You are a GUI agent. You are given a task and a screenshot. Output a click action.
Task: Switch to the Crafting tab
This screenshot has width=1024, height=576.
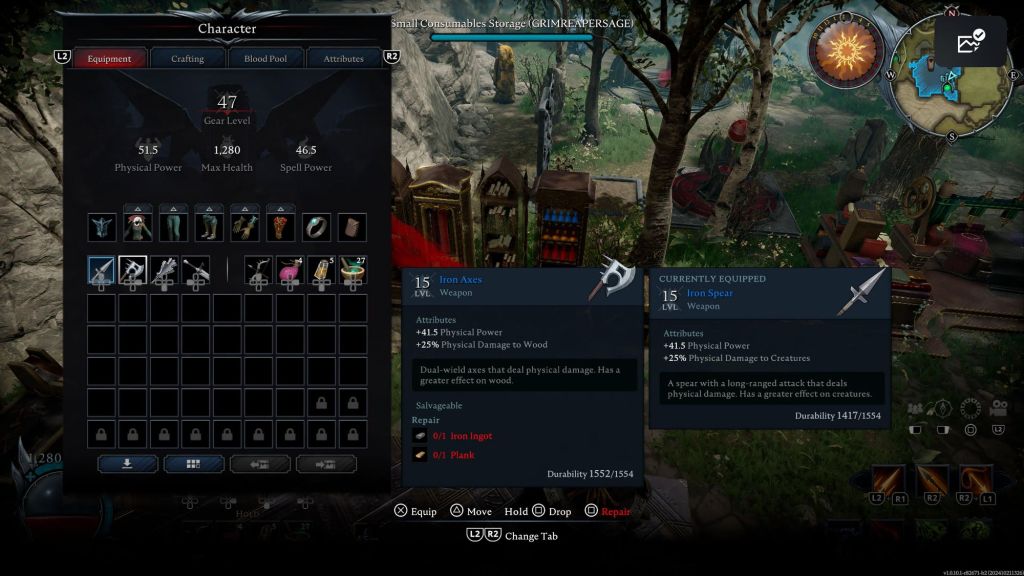point(187,59)
